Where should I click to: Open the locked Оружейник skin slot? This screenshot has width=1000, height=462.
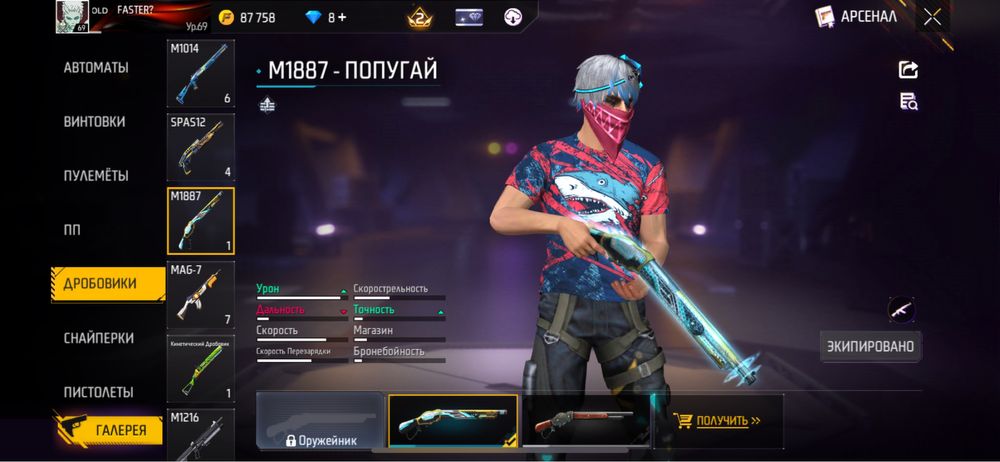click(320, 420)
